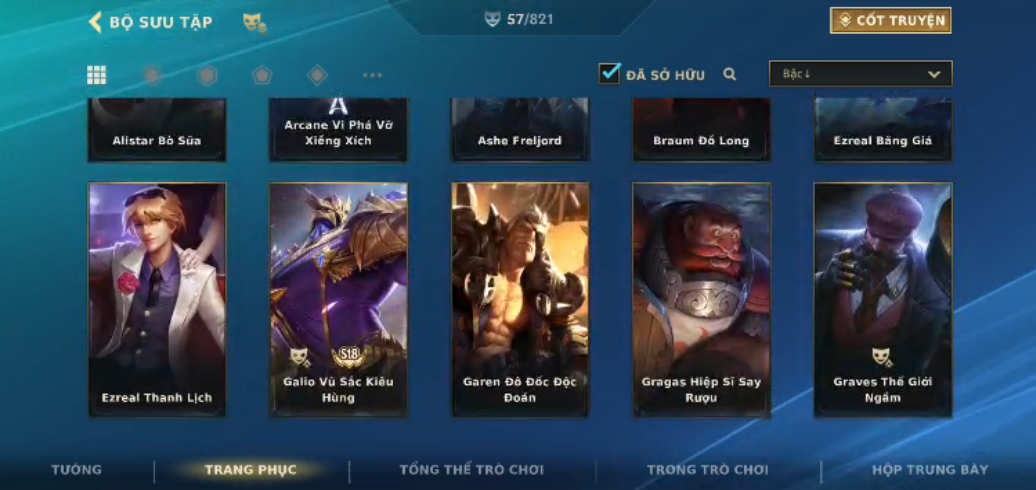View the Gragas Hiệp Sĩ Say Rượu skin

pos(701,298)
